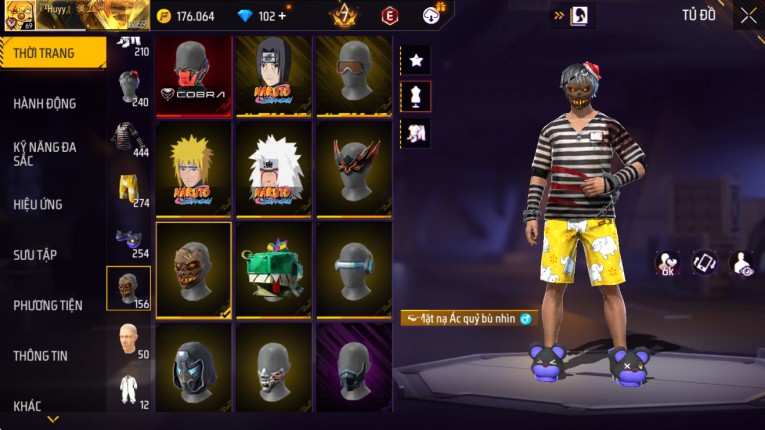
Task: Click the star favorites filter icon
Action: (x=416, y=60)
